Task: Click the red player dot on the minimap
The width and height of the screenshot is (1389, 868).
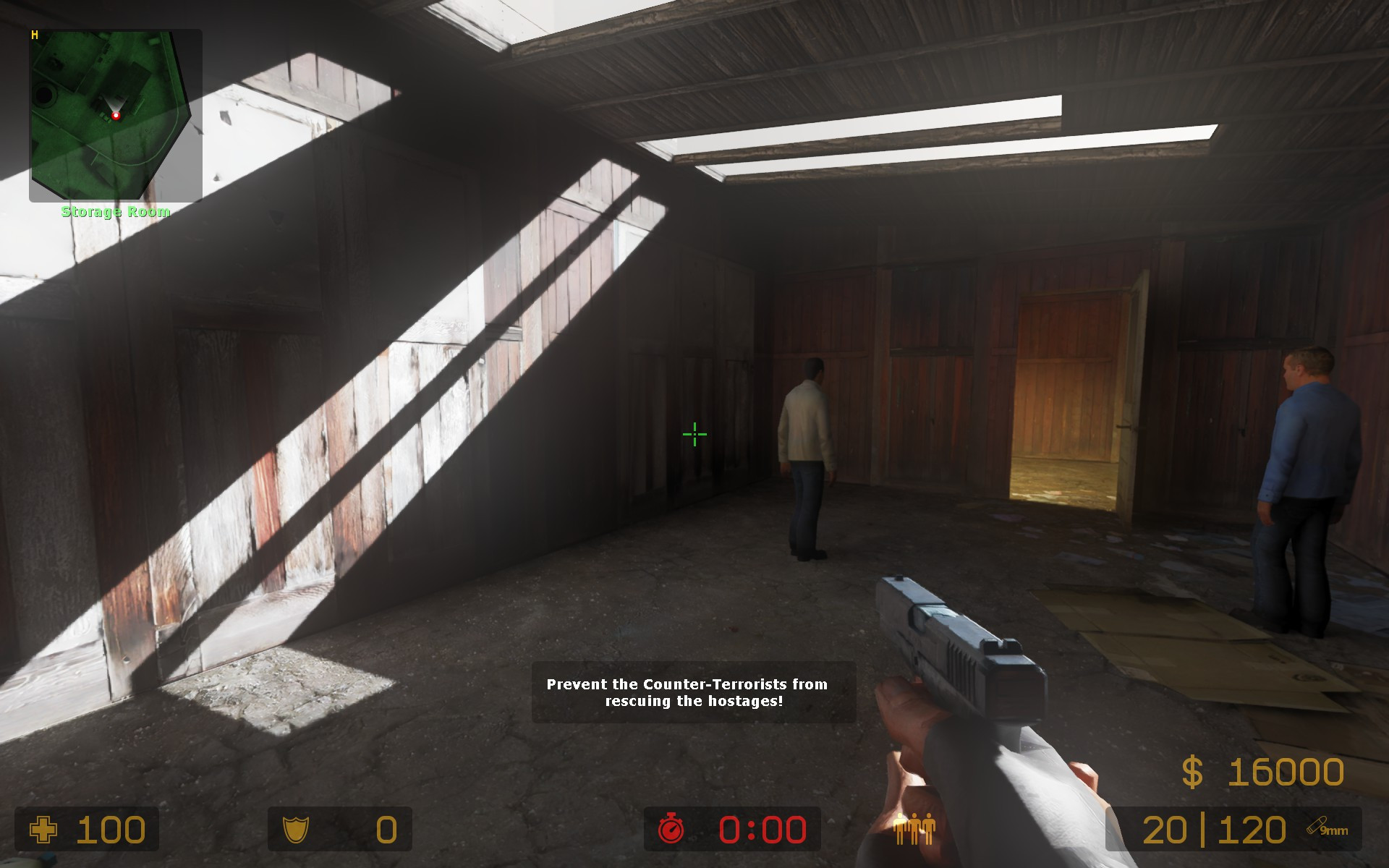Action: point(116,115)
